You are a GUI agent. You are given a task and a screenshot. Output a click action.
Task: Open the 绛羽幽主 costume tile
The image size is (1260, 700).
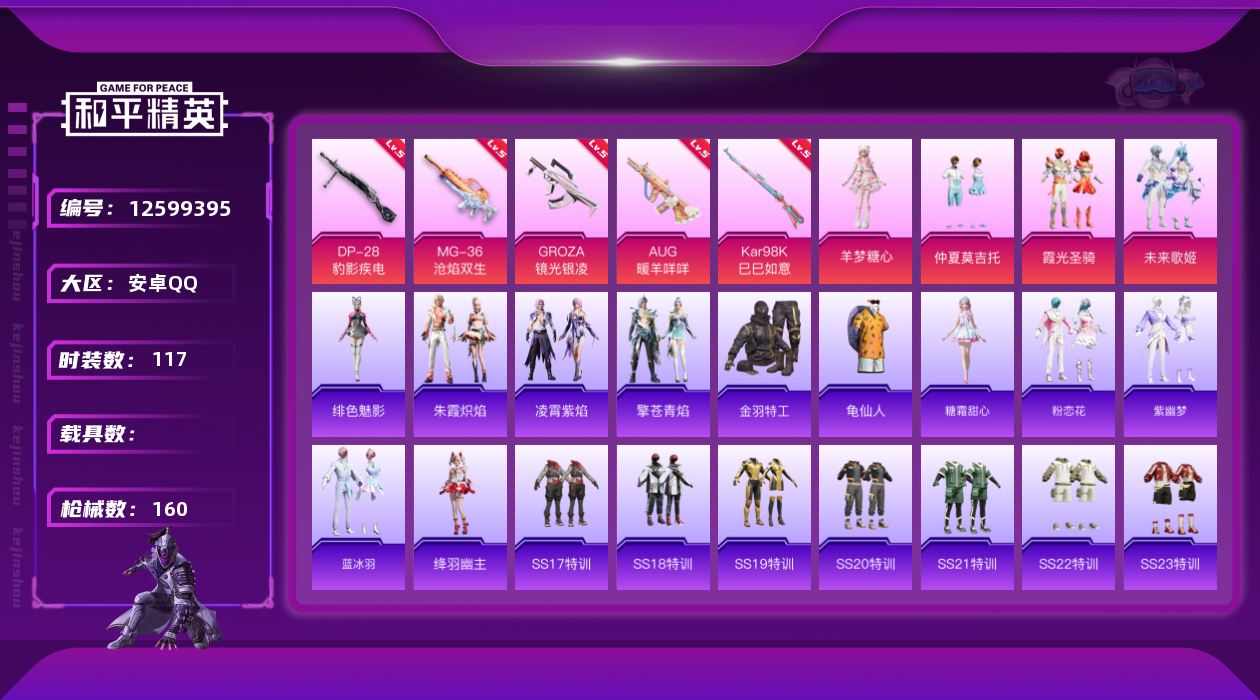coord(460,517)
